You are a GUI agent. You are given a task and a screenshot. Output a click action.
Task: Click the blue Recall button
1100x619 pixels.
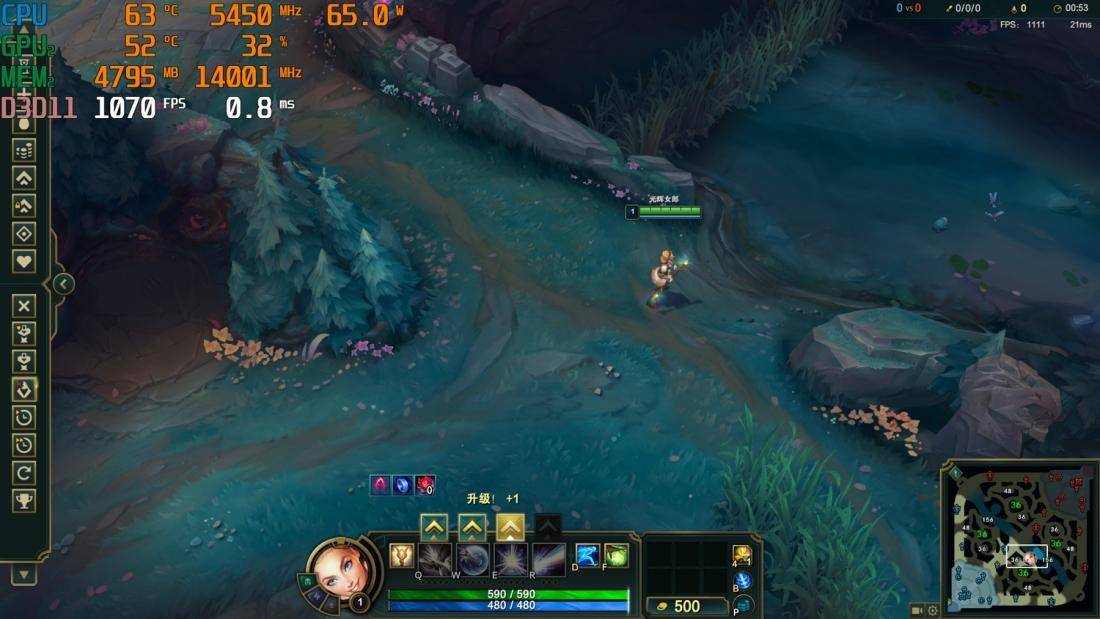pos(743,581)
